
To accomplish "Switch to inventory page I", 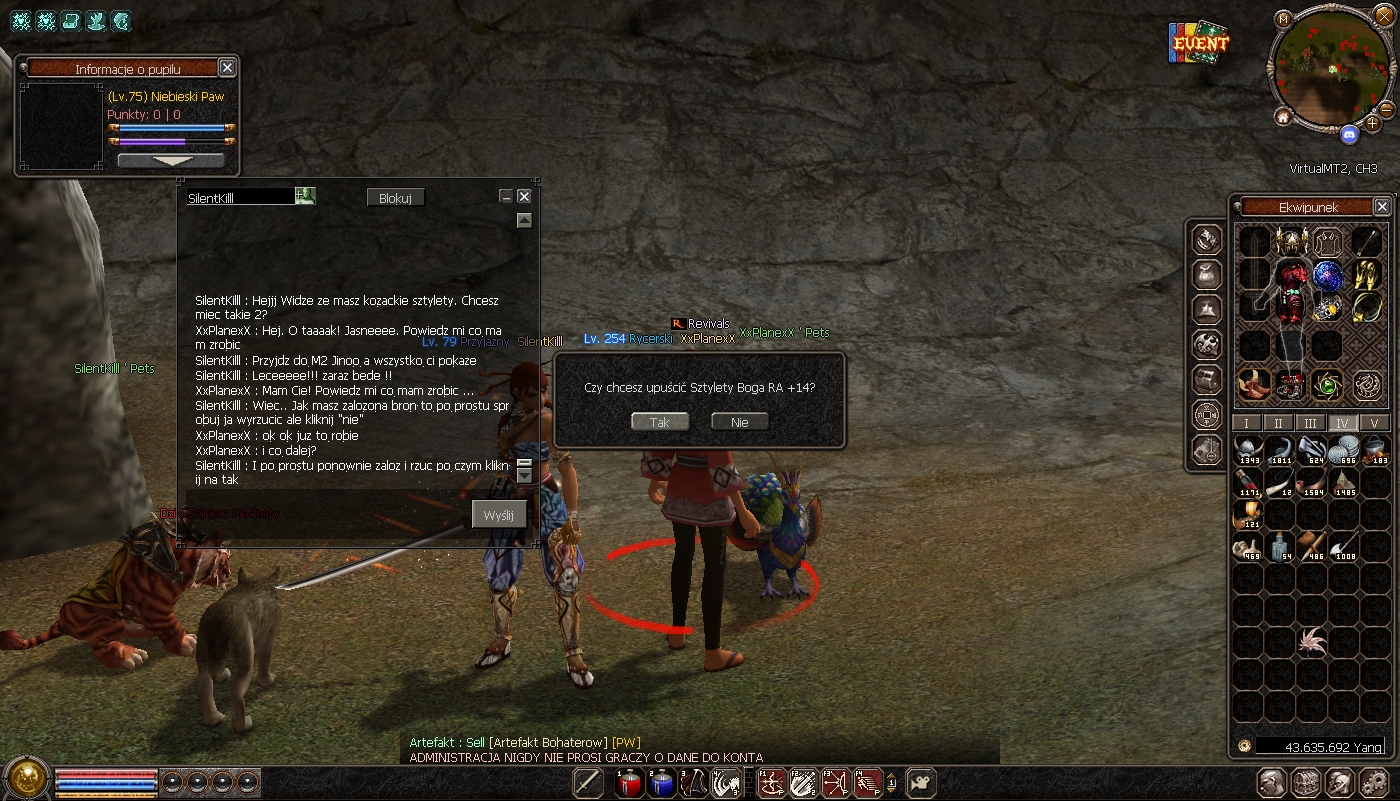I will point(1246,423).
